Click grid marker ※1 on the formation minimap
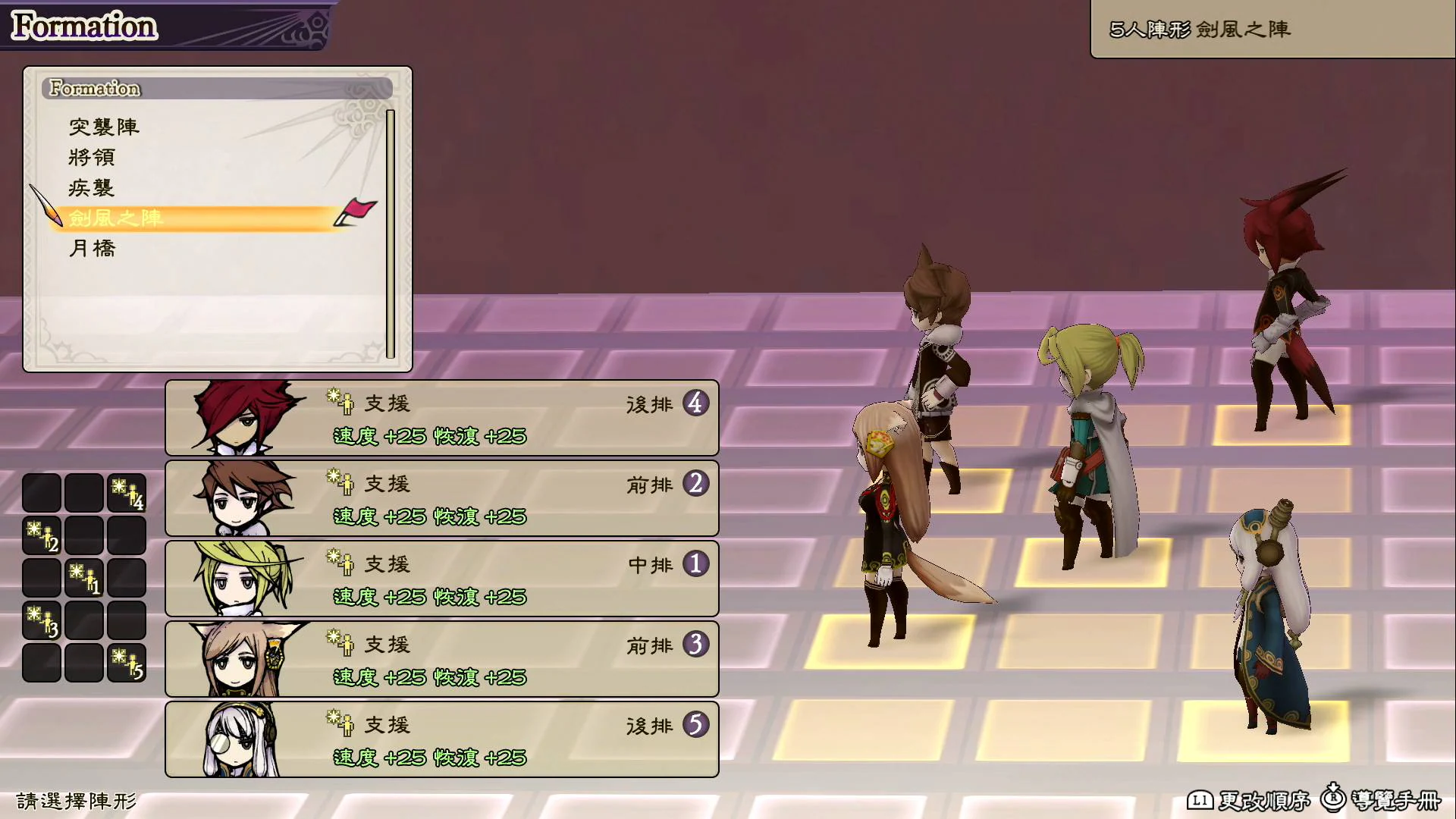 pos(83,576)
